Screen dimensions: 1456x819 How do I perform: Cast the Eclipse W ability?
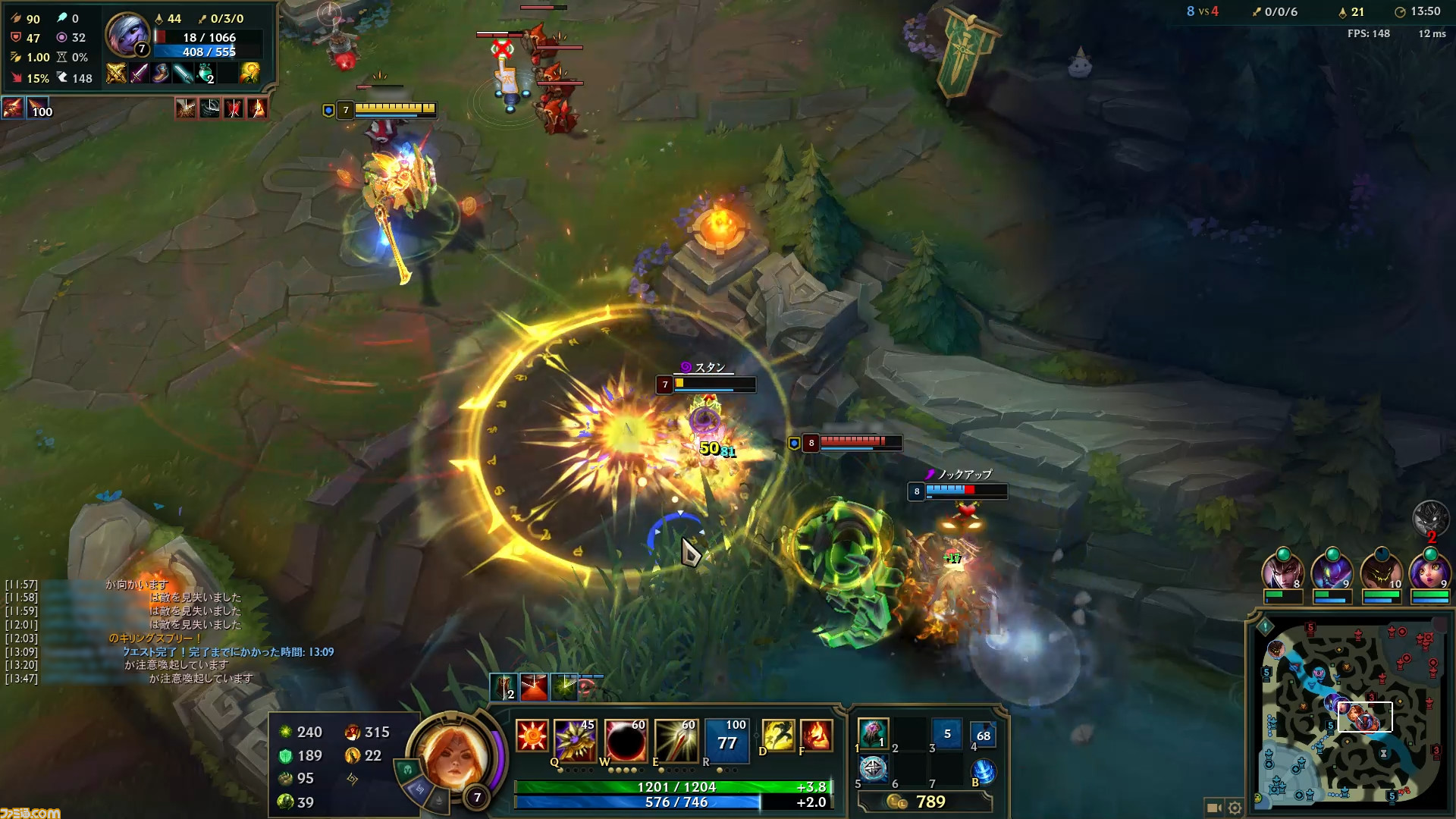click(625, 739)
